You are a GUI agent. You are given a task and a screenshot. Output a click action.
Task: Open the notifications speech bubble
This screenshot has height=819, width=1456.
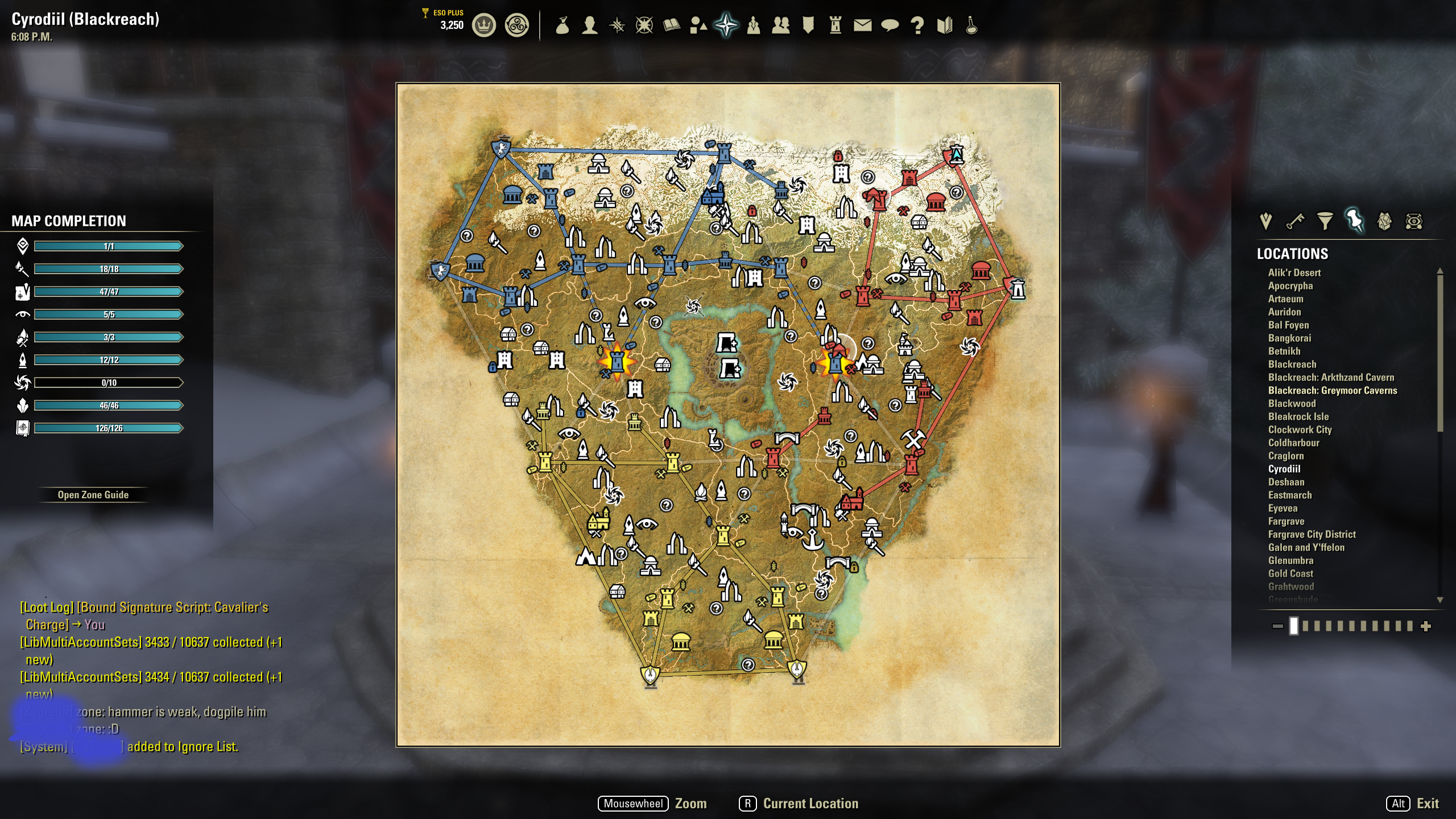(890, 24)
